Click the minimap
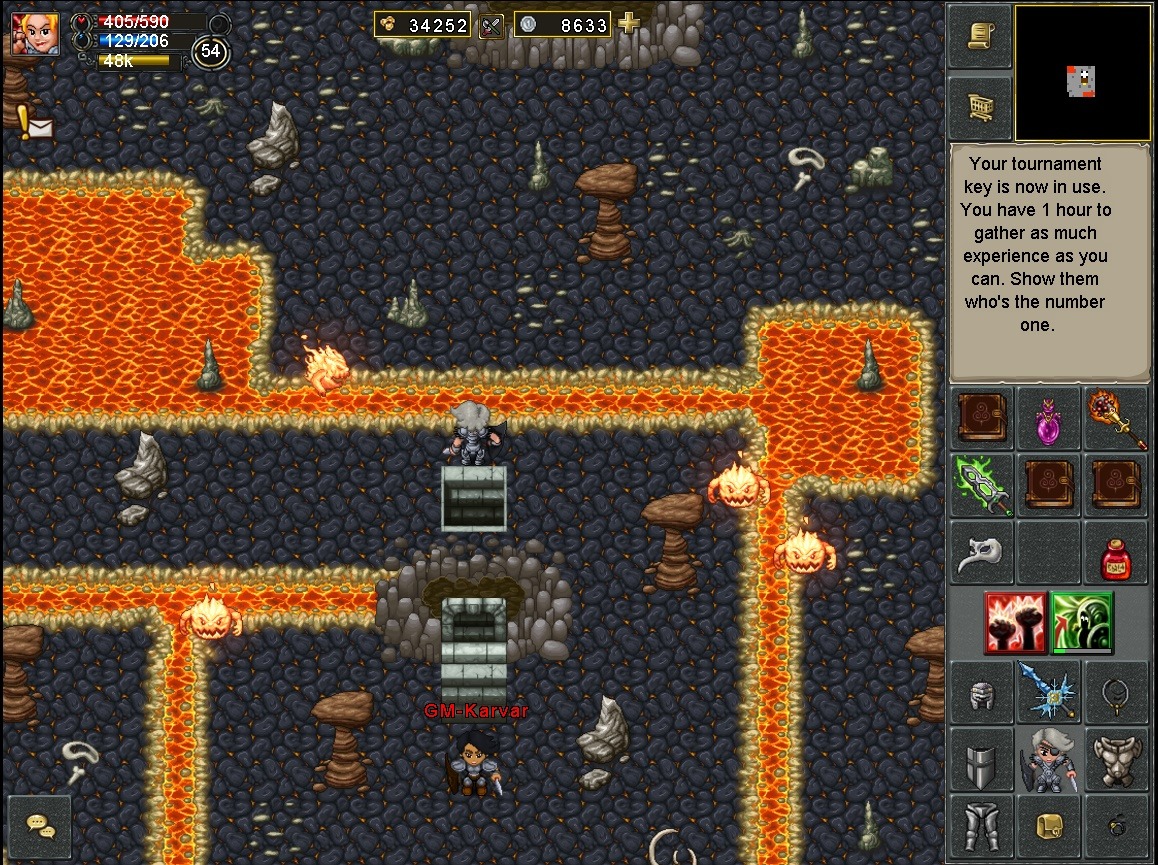 (x=1082, y=73)
